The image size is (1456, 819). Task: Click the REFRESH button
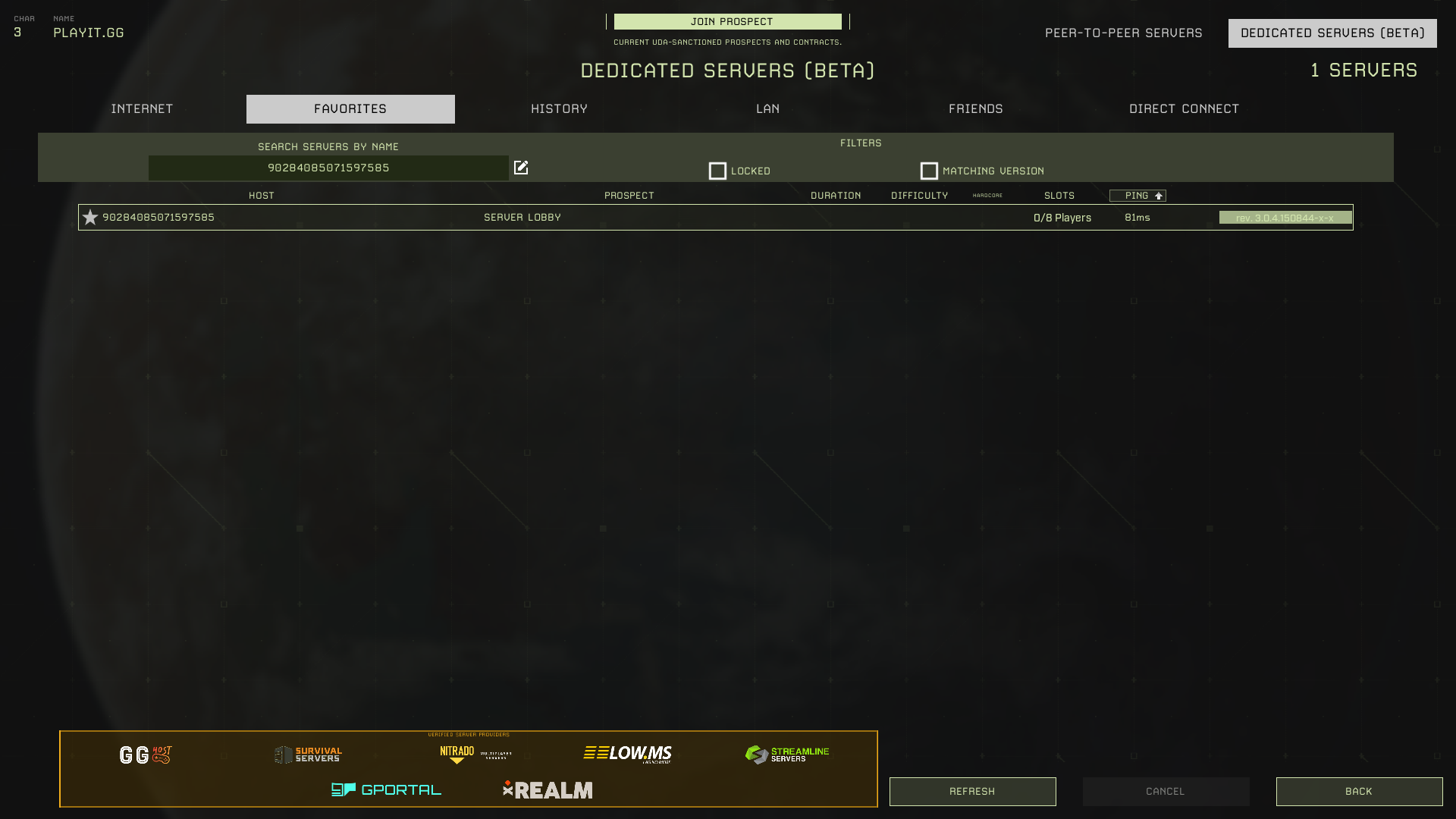click(972, 791)
